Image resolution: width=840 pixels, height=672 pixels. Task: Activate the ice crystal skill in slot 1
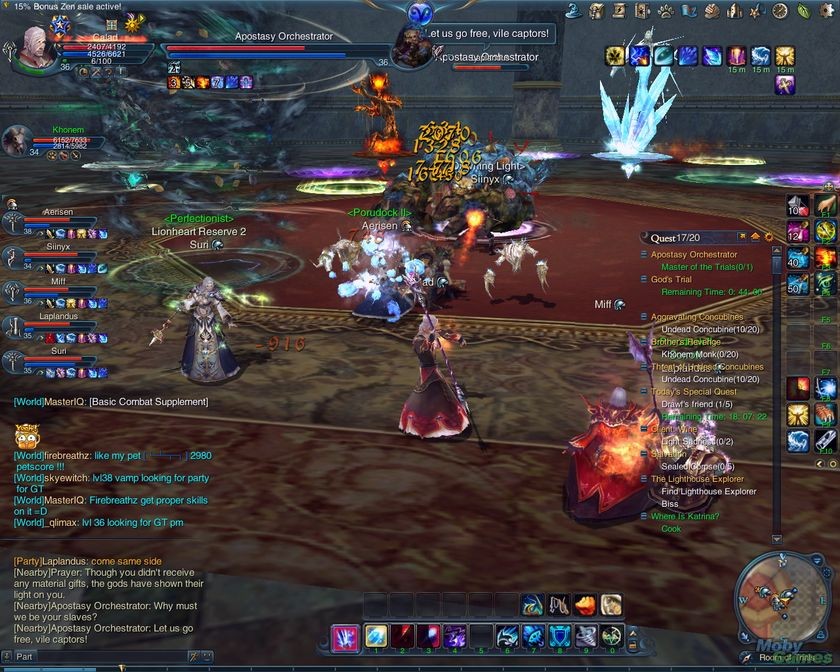(x=375, y=636)
